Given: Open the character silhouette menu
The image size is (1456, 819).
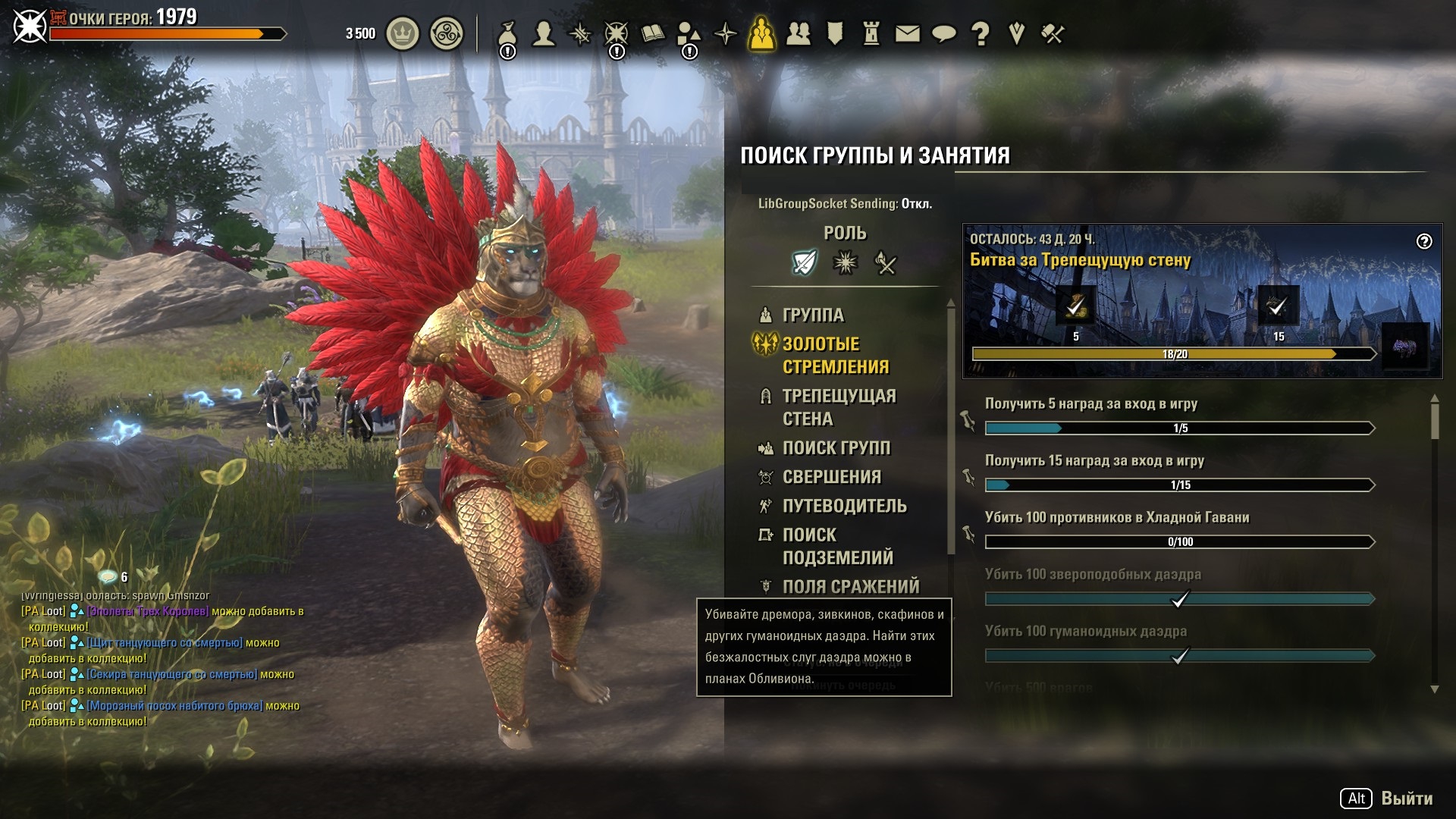Looking at the screenshot, I should pos(543,34).
